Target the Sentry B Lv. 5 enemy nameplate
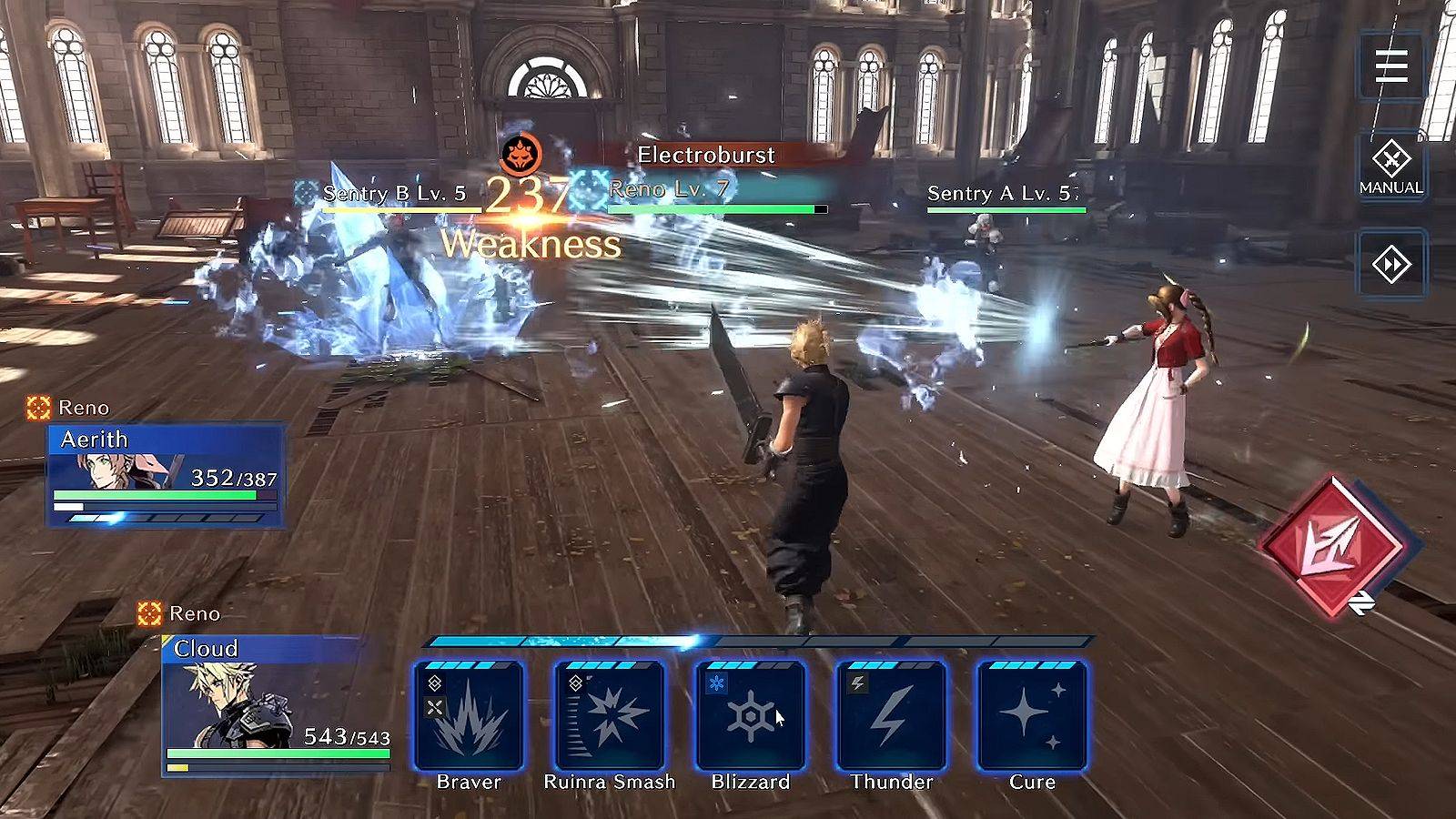The width and height of the screenshot is (1456, 819). click(x=395, y=193)
